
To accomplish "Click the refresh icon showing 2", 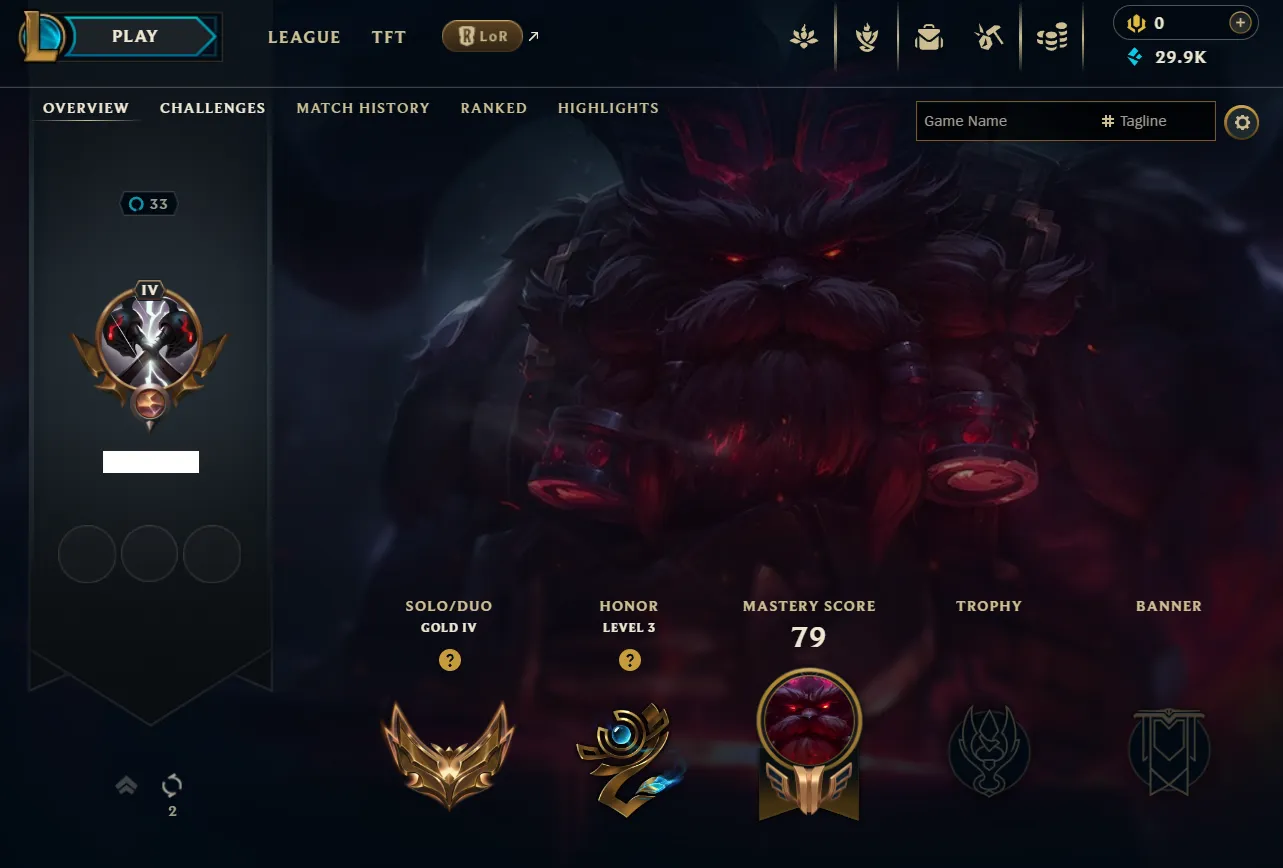I will [x=170, y=786].
